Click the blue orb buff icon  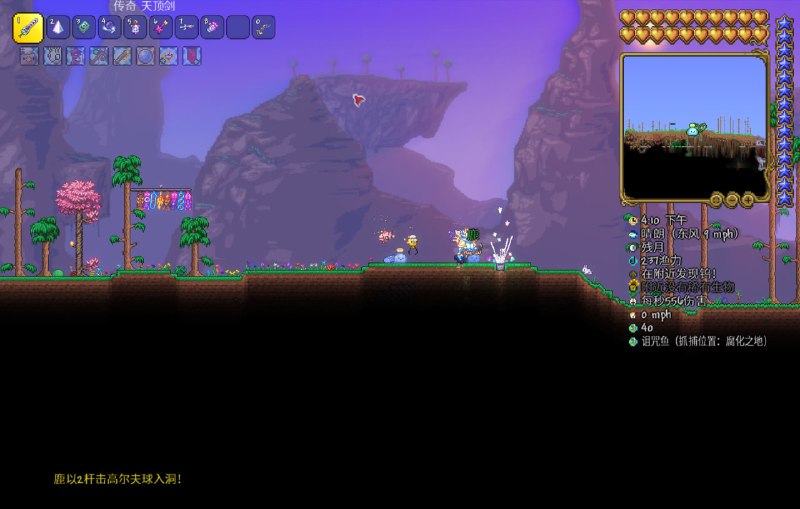pyautogui.click(x=145, y=56)
